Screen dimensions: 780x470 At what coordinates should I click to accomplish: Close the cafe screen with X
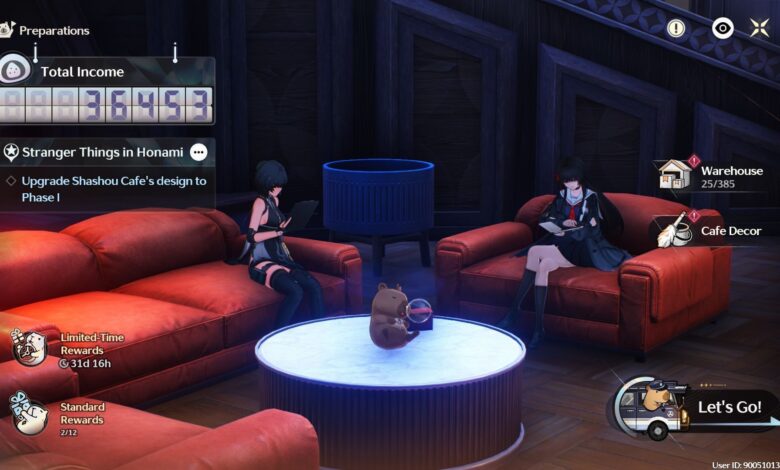click(759, 28)
